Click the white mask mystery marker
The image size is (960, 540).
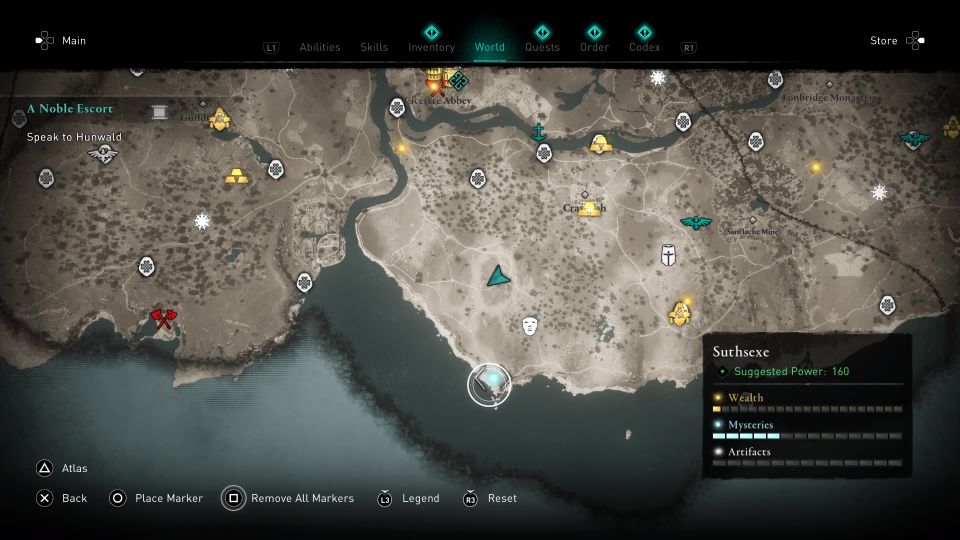pos(530,325)
